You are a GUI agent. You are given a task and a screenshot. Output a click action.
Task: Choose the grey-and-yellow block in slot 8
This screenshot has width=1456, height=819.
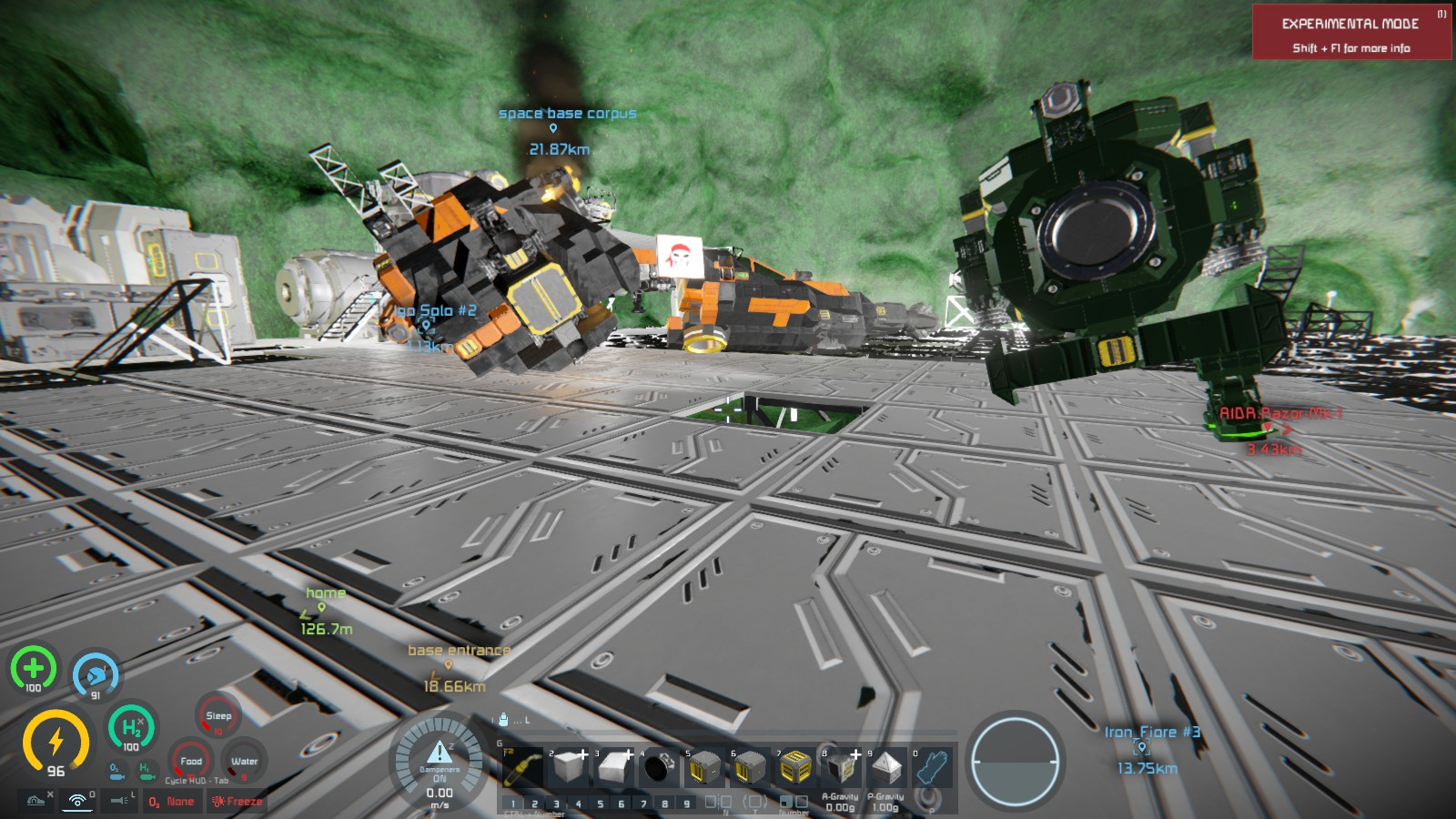click(841, 769)
